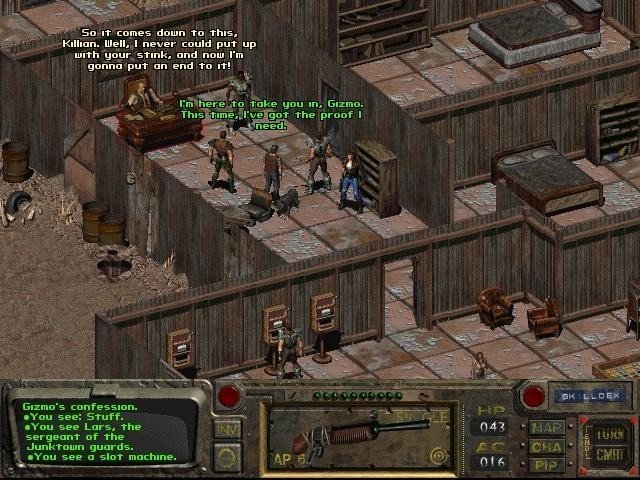Open the inventory with the INV button
This screenshot has height=480, width=640.
pyautogui.click(x=227, y=430)
